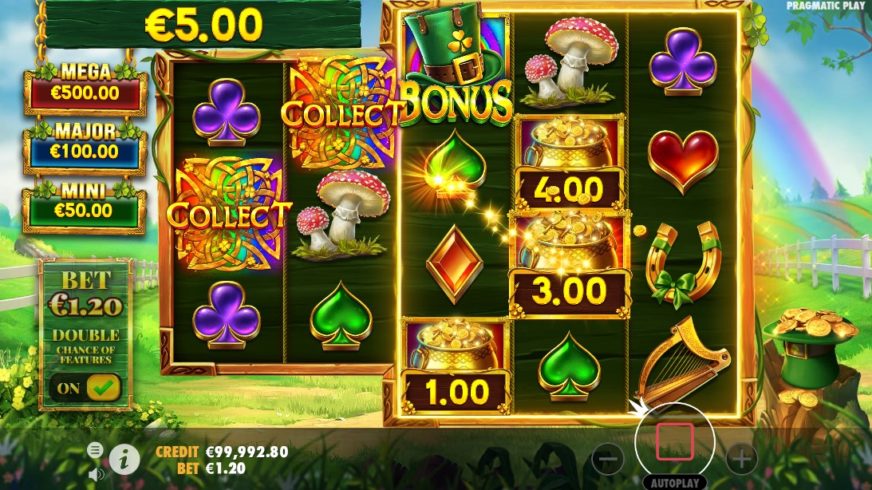Open the game information page
Image resolution: width=872 pixels, height=490 pixels.
pos(124,459)
